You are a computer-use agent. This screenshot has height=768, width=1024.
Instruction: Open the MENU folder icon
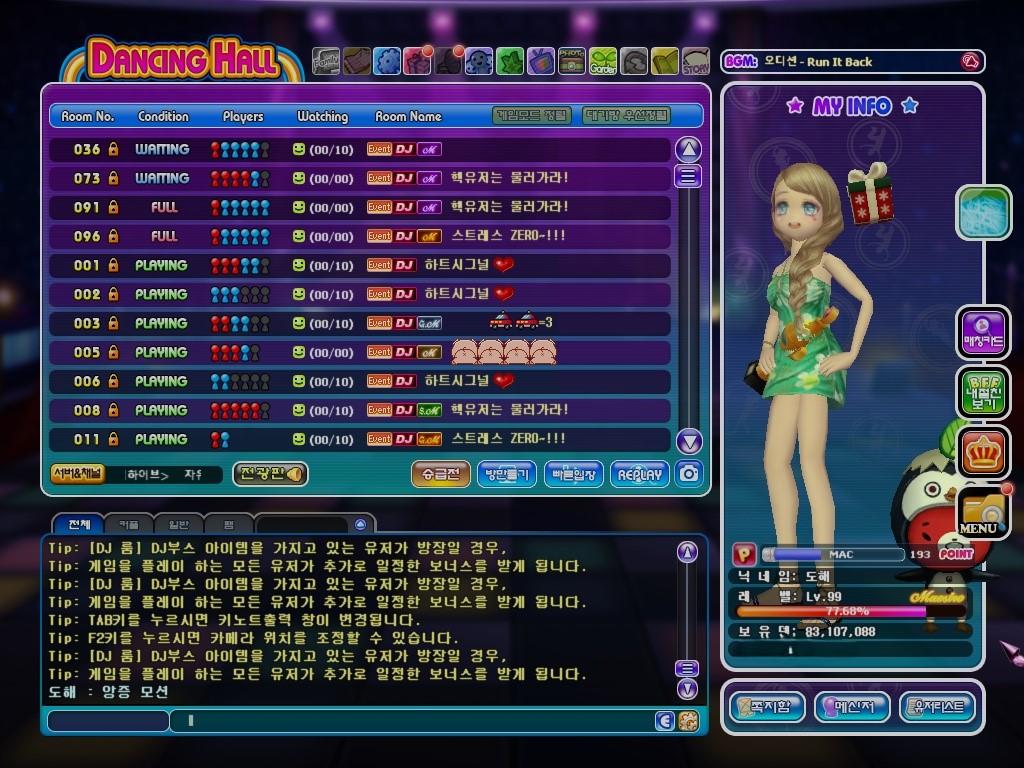click(x=983, y=512)
